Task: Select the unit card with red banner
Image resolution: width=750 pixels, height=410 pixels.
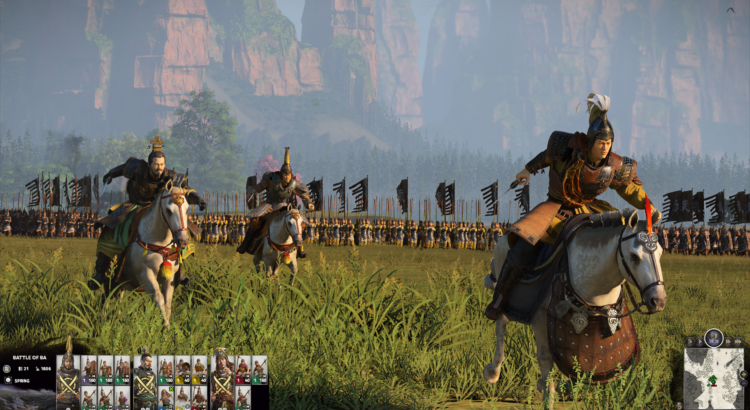Action: pyautogui.click(x=244, y=369)
